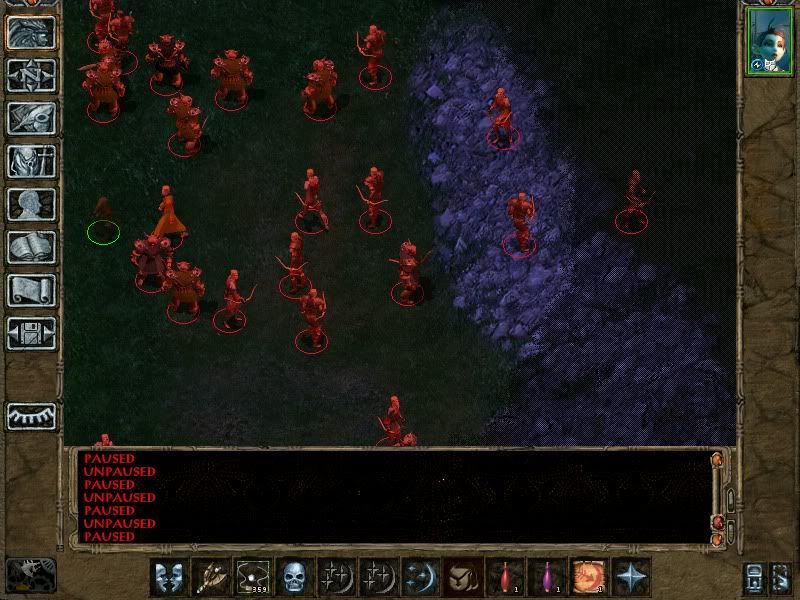The width and height of the screenshot is (800, 600).
Task: Open options with the floppy disk button
Action: pos(31,333)
